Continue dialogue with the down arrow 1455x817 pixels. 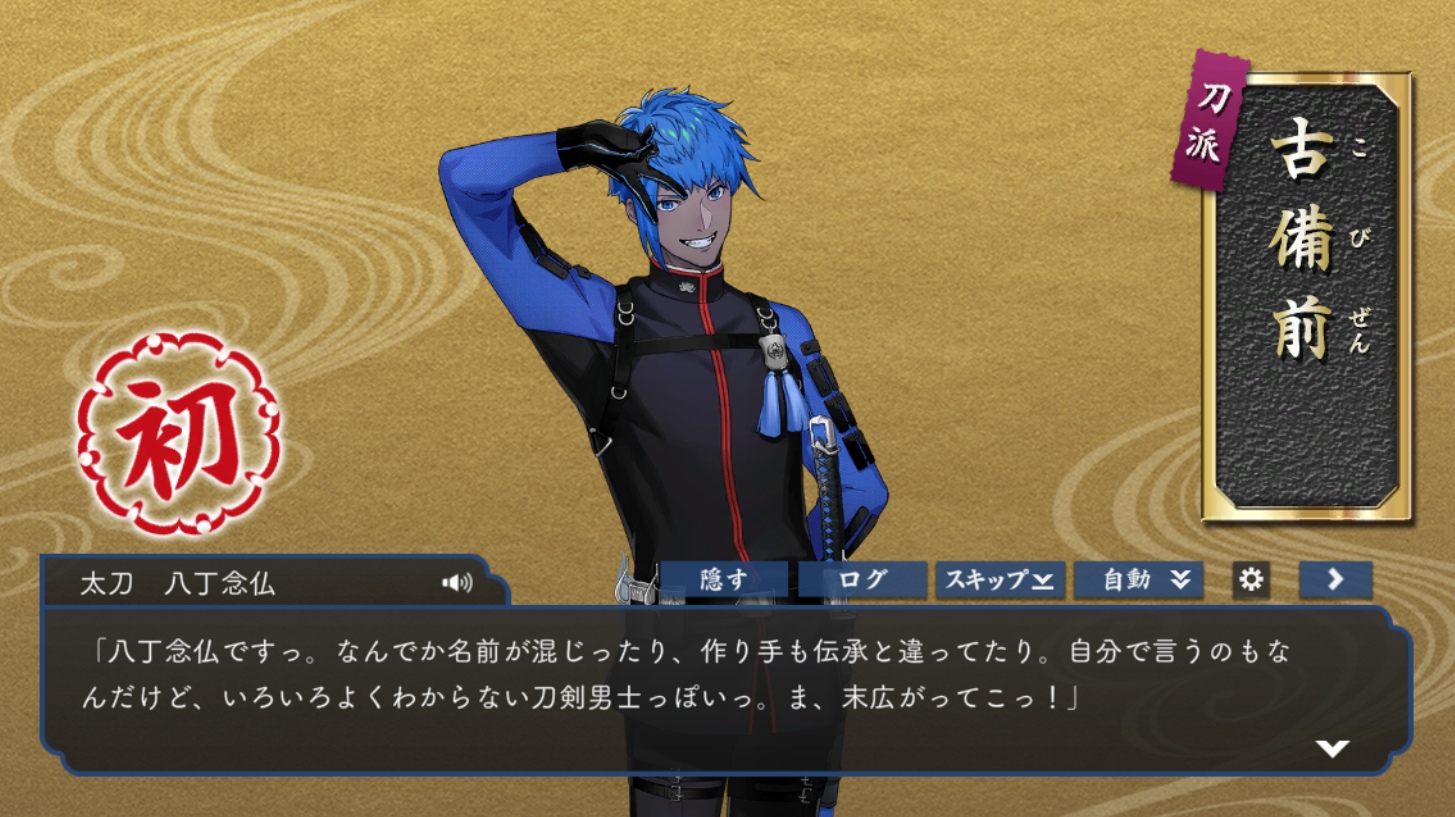click(1332, 748)
